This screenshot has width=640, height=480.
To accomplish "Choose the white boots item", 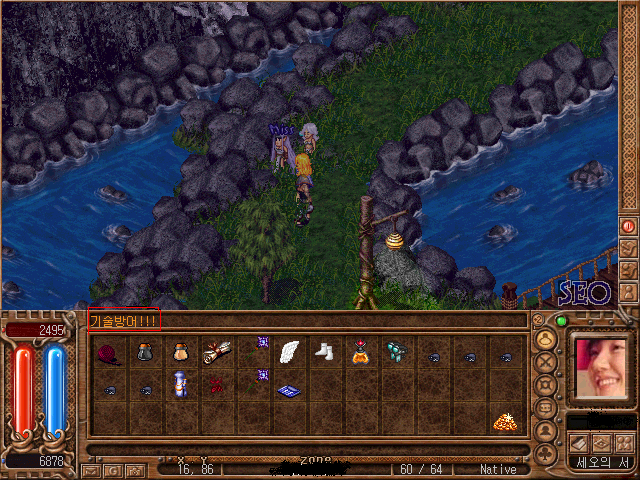I will point(324,352).
